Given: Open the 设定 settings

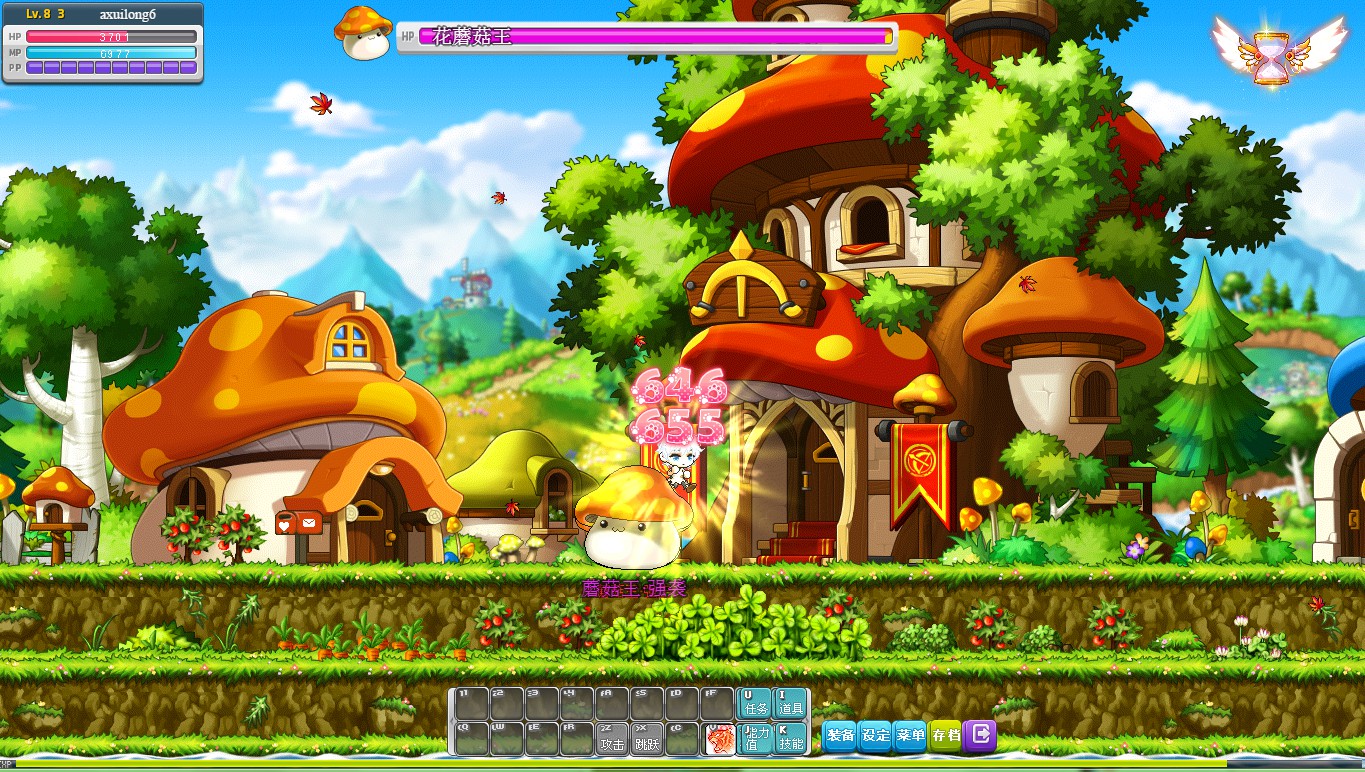Looking at the screenshot, I should pyautogui.click(x=875, y=736).
